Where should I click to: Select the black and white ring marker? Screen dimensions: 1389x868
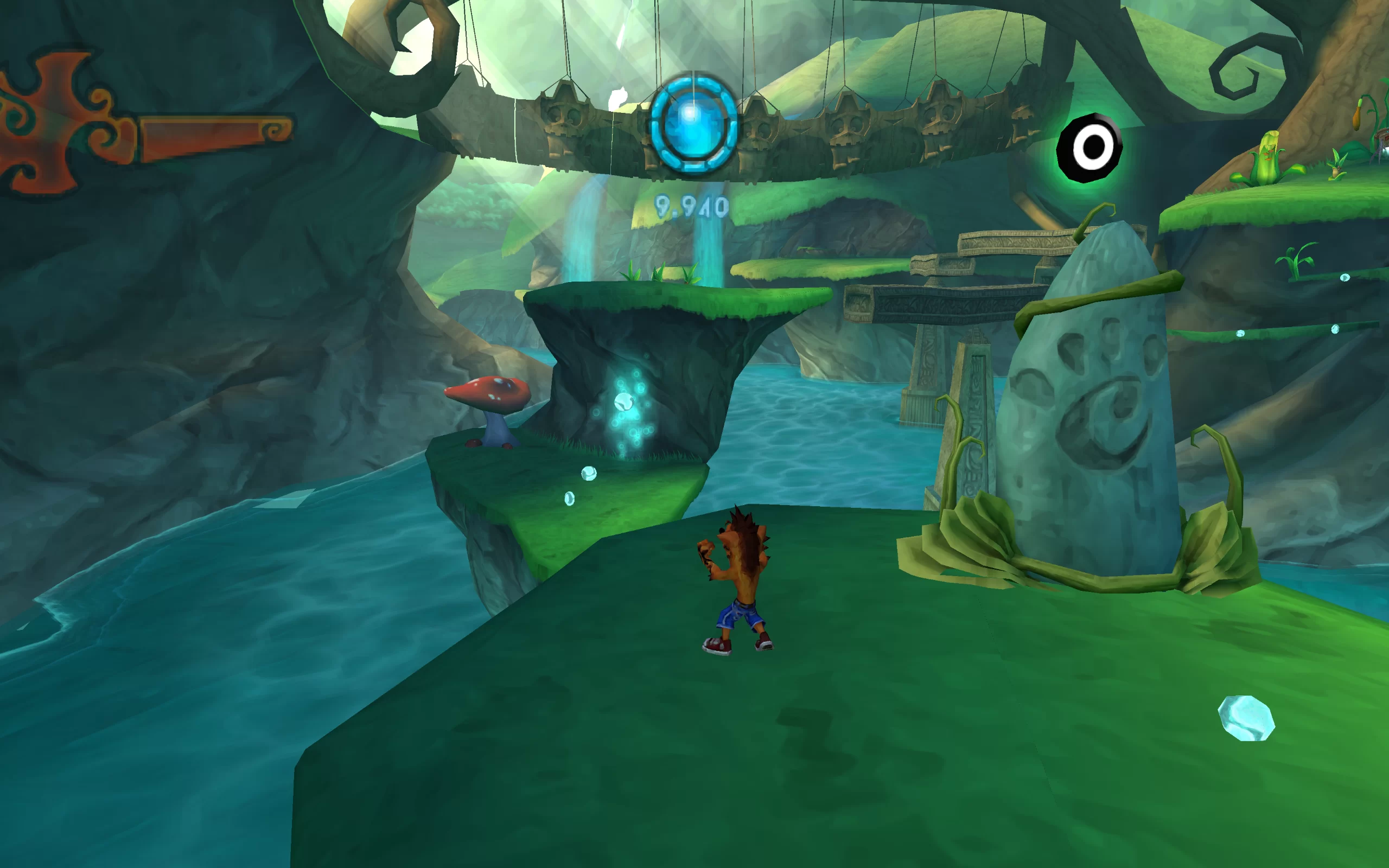point(1090,148)
